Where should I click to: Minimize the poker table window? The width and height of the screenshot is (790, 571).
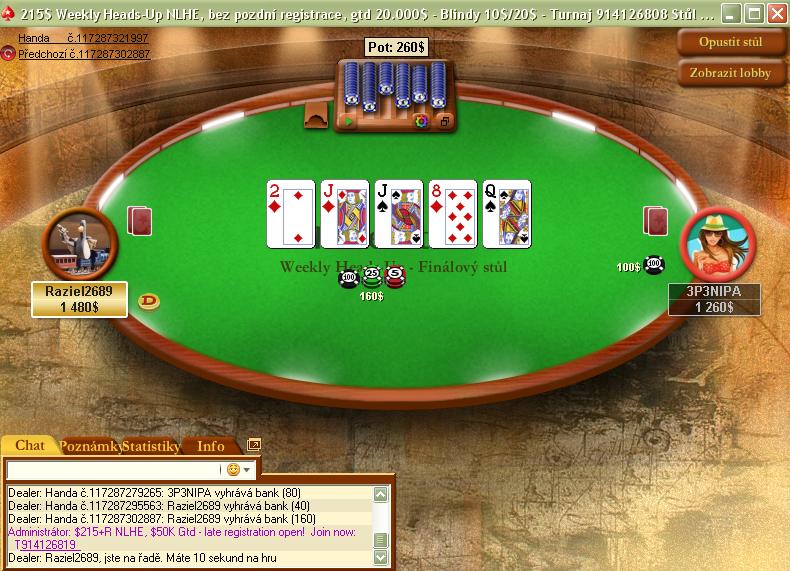(x=731, y=14)
